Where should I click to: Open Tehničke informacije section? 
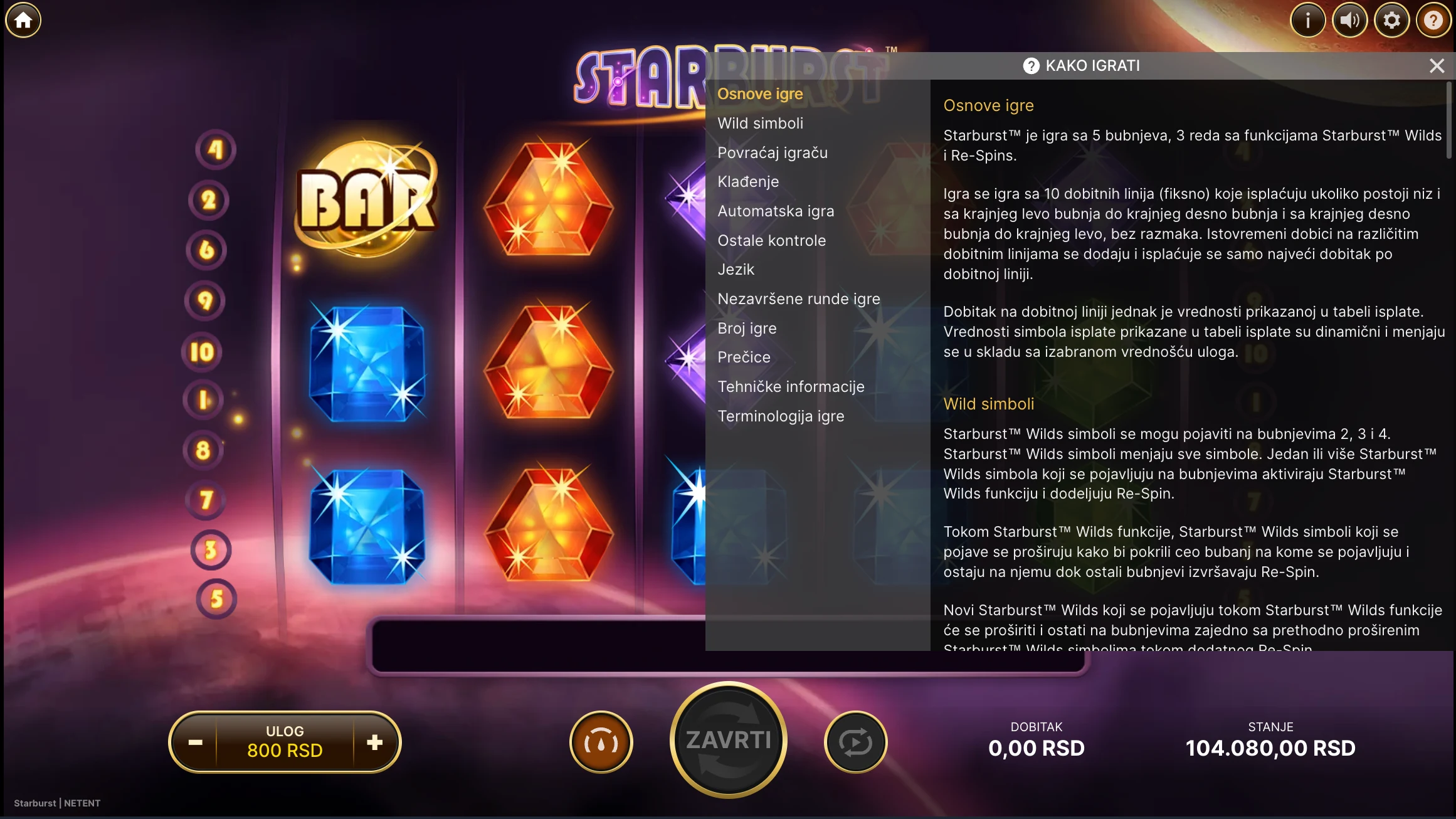791,387
